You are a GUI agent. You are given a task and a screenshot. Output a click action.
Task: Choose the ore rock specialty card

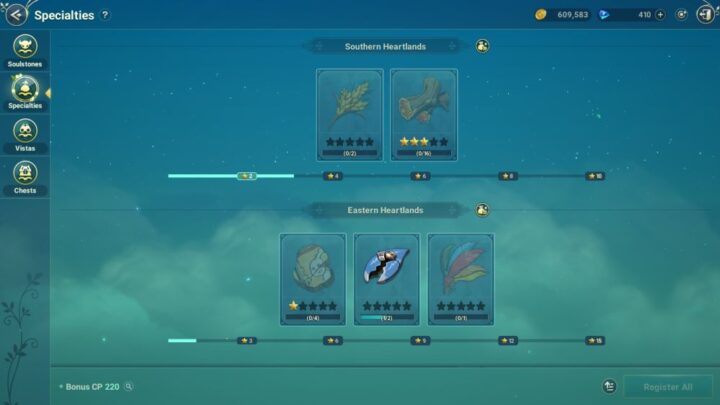[313, 278]
